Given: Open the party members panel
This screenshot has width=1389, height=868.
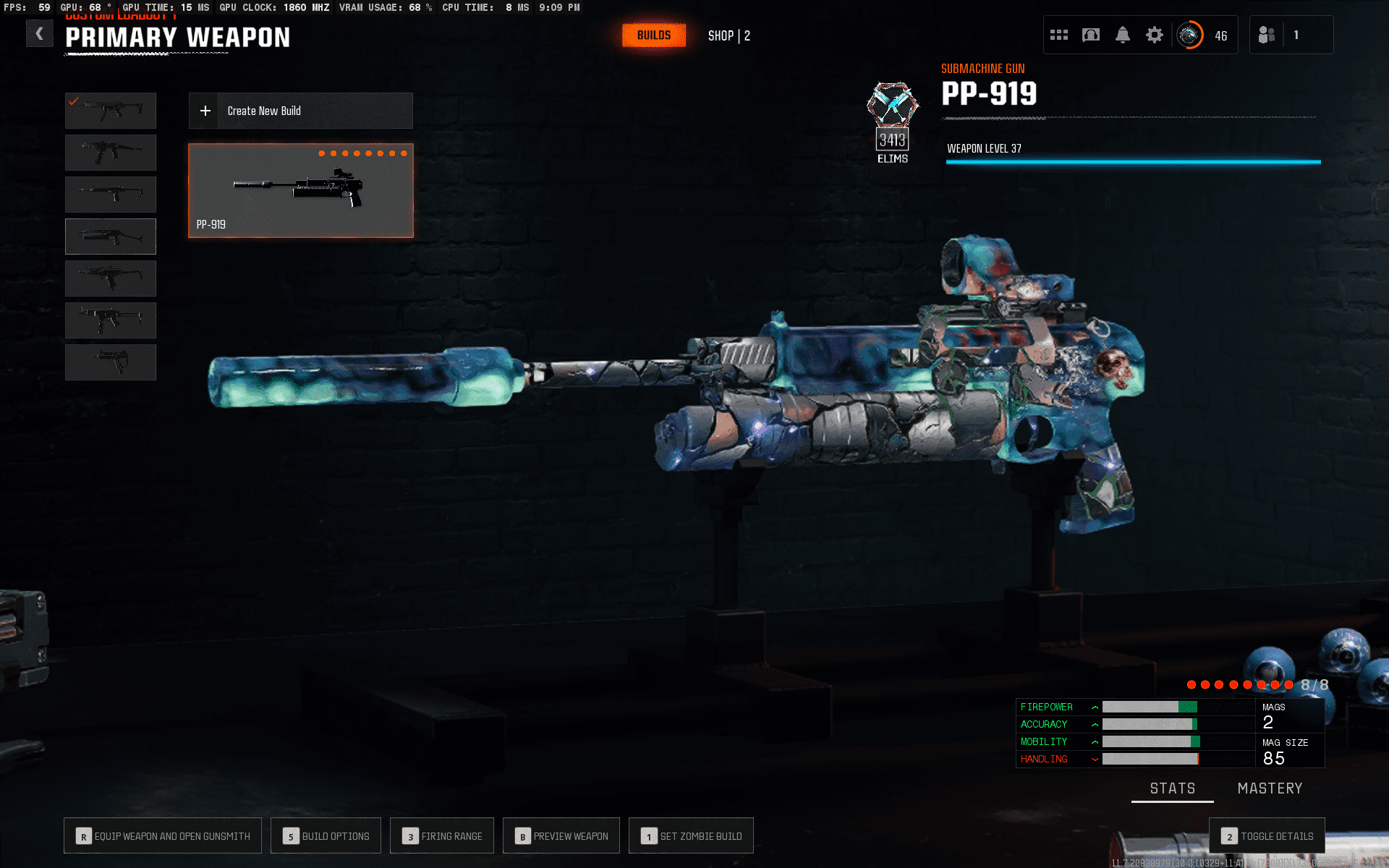Looking at the screenshot, I should pos(1291,35).
